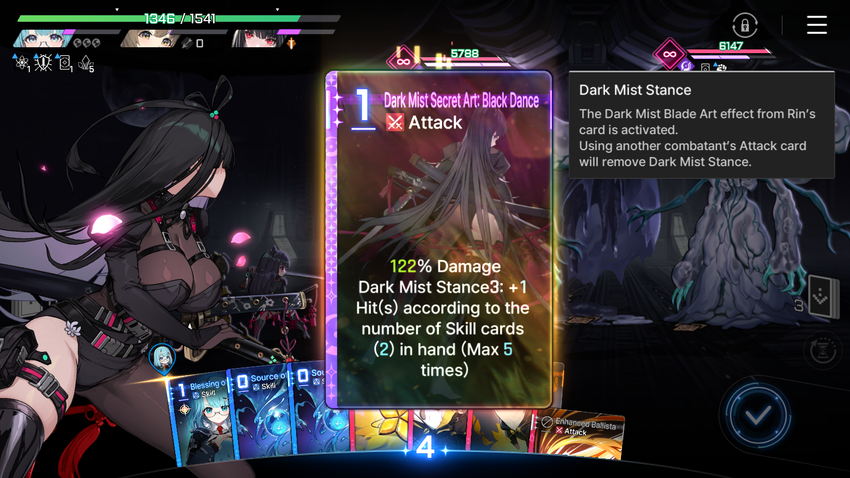Select the Dark Mist Secret Art: Black Dance card
The image size is (850, 478).
point(439,239)
